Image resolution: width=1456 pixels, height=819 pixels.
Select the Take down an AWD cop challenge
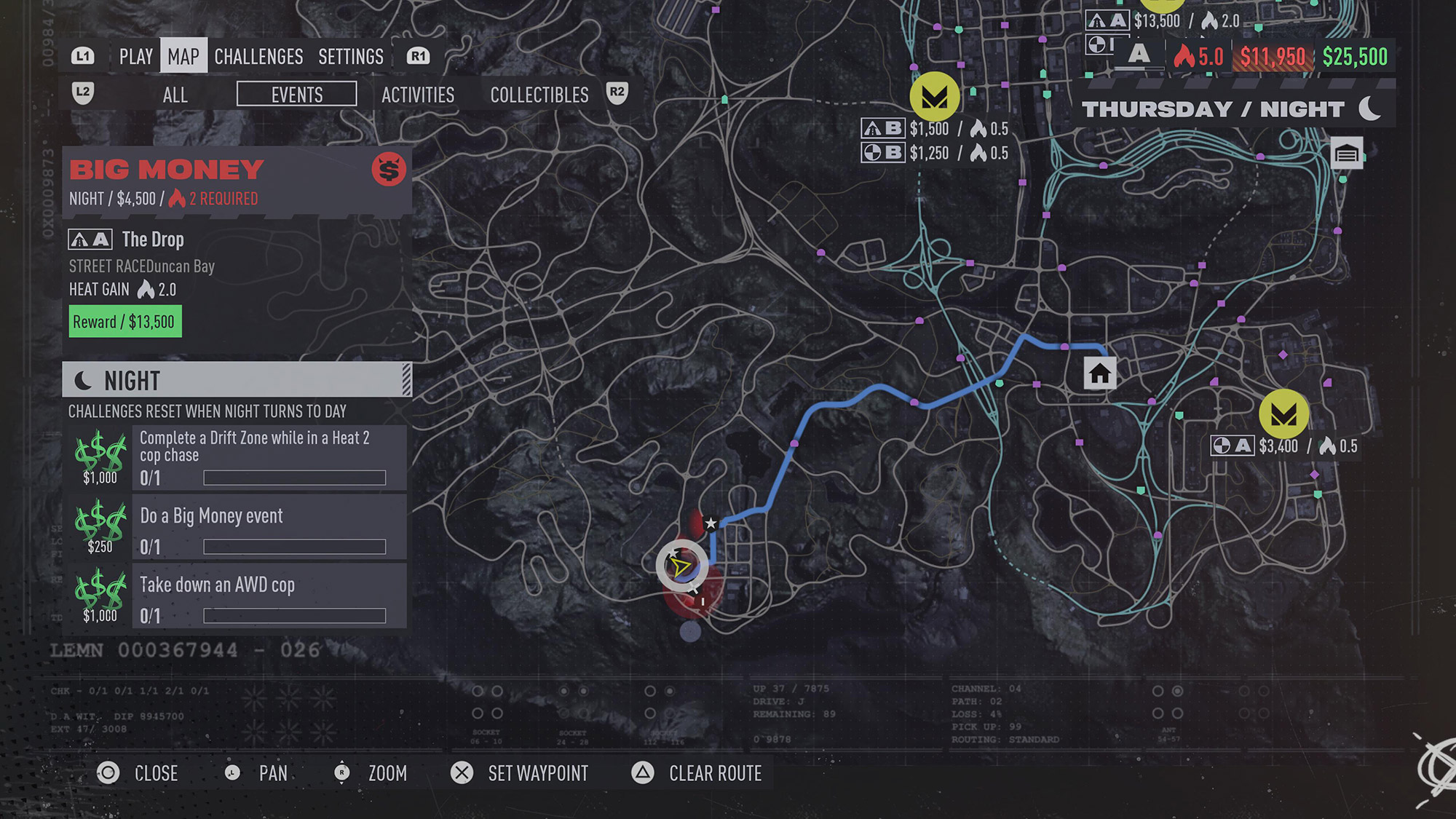[x=269, y=596]
